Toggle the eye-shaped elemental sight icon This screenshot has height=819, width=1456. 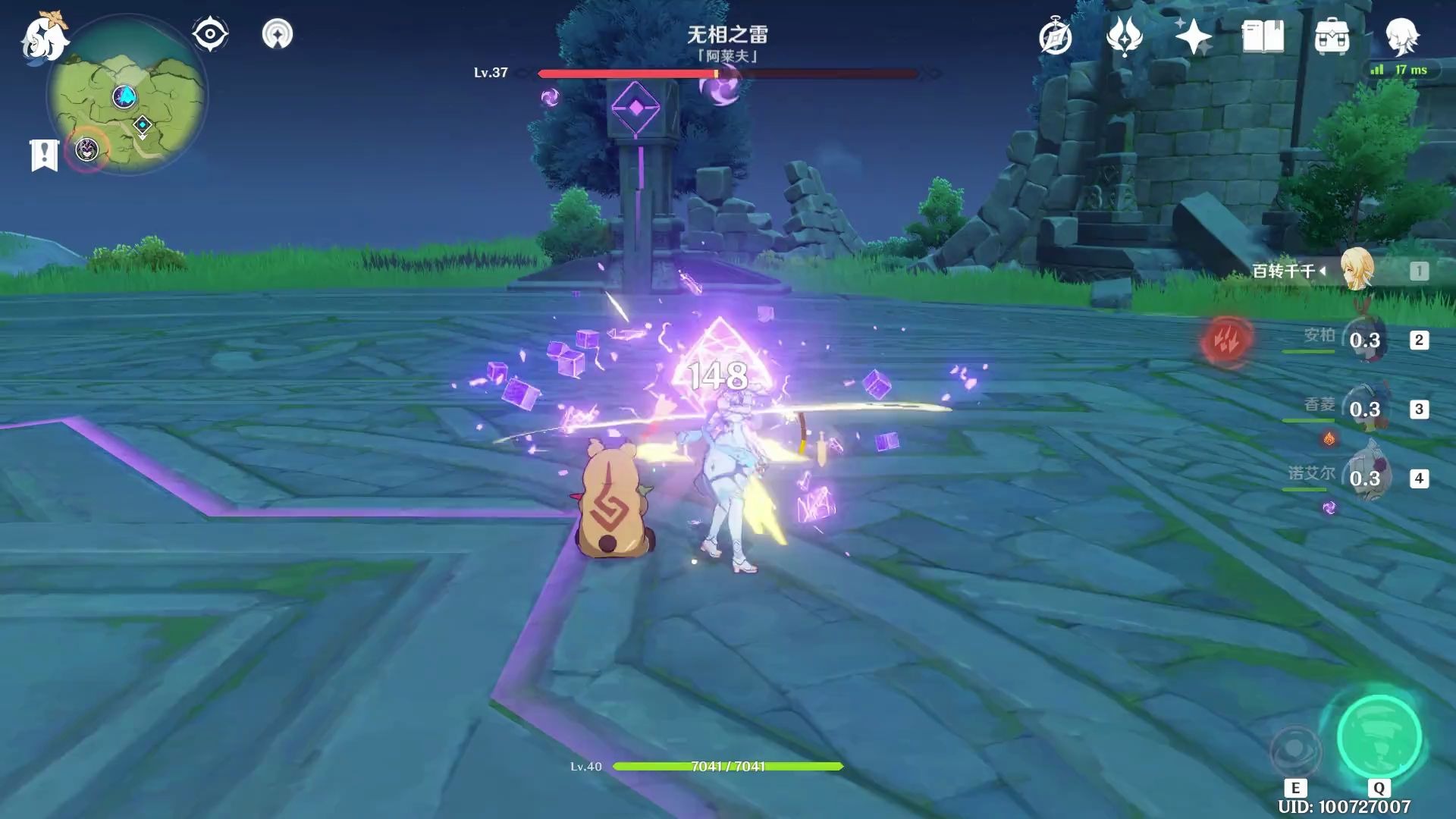coord(209,34)
